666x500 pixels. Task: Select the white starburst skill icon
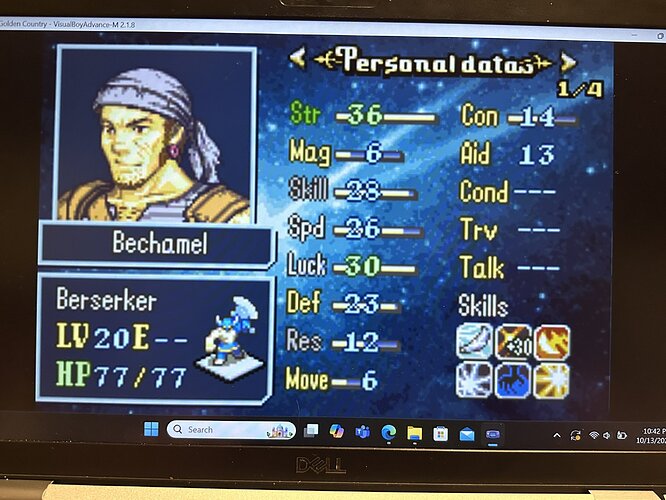476,380
